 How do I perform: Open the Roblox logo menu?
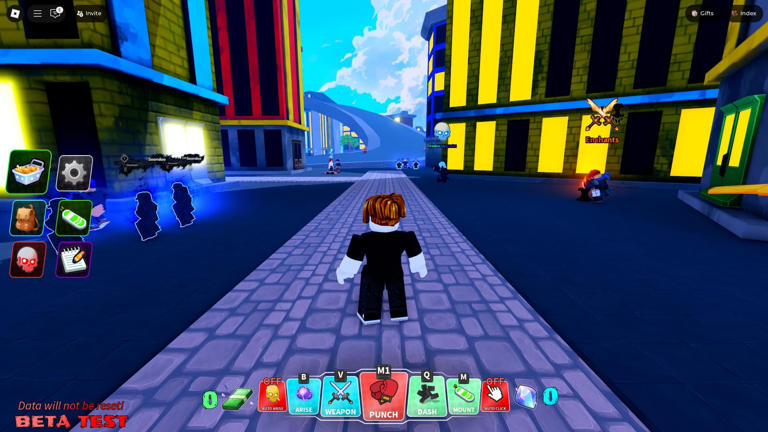click(15, 13)
